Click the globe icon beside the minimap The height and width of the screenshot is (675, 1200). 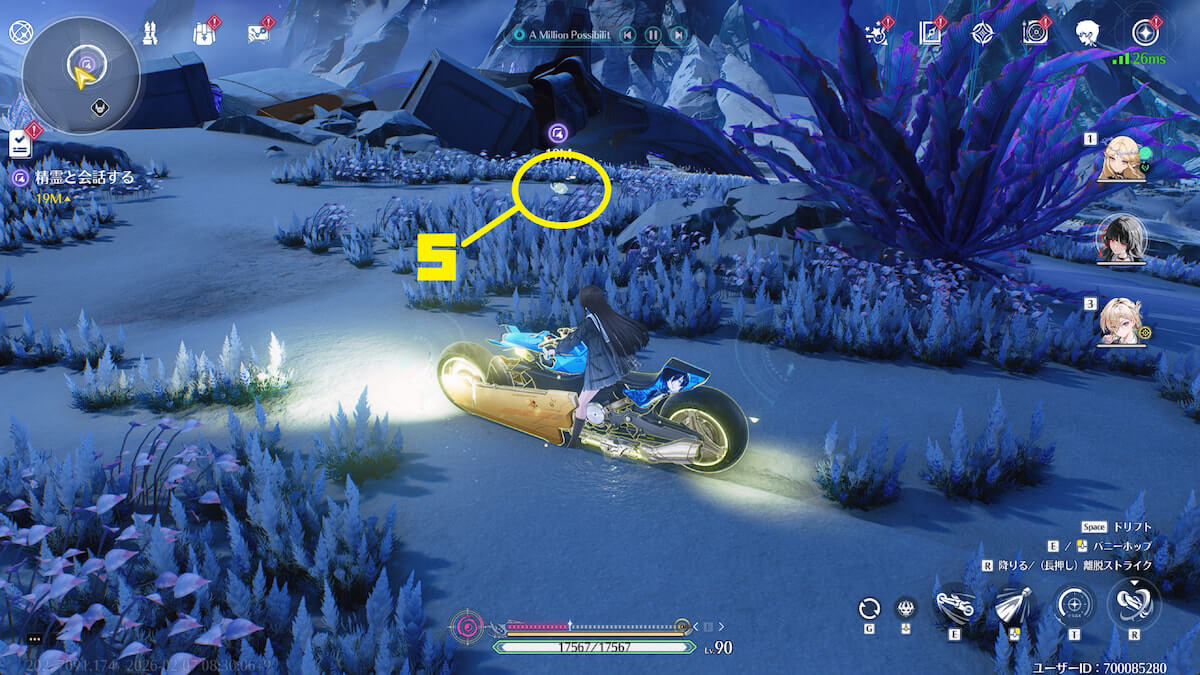(19, 32)
